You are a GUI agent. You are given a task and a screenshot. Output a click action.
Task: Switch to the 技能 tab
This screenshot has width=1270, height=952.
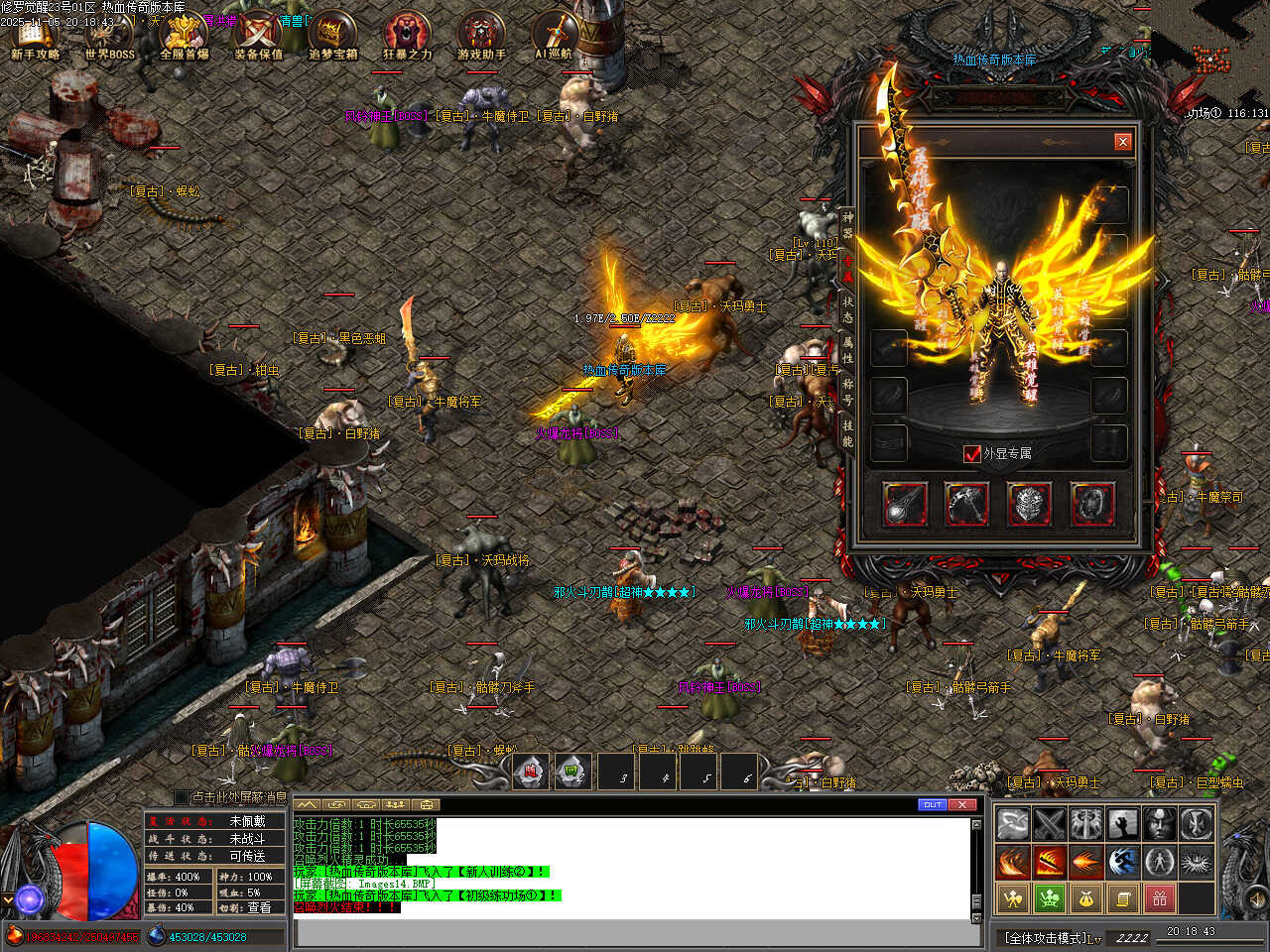coord(847,433)
